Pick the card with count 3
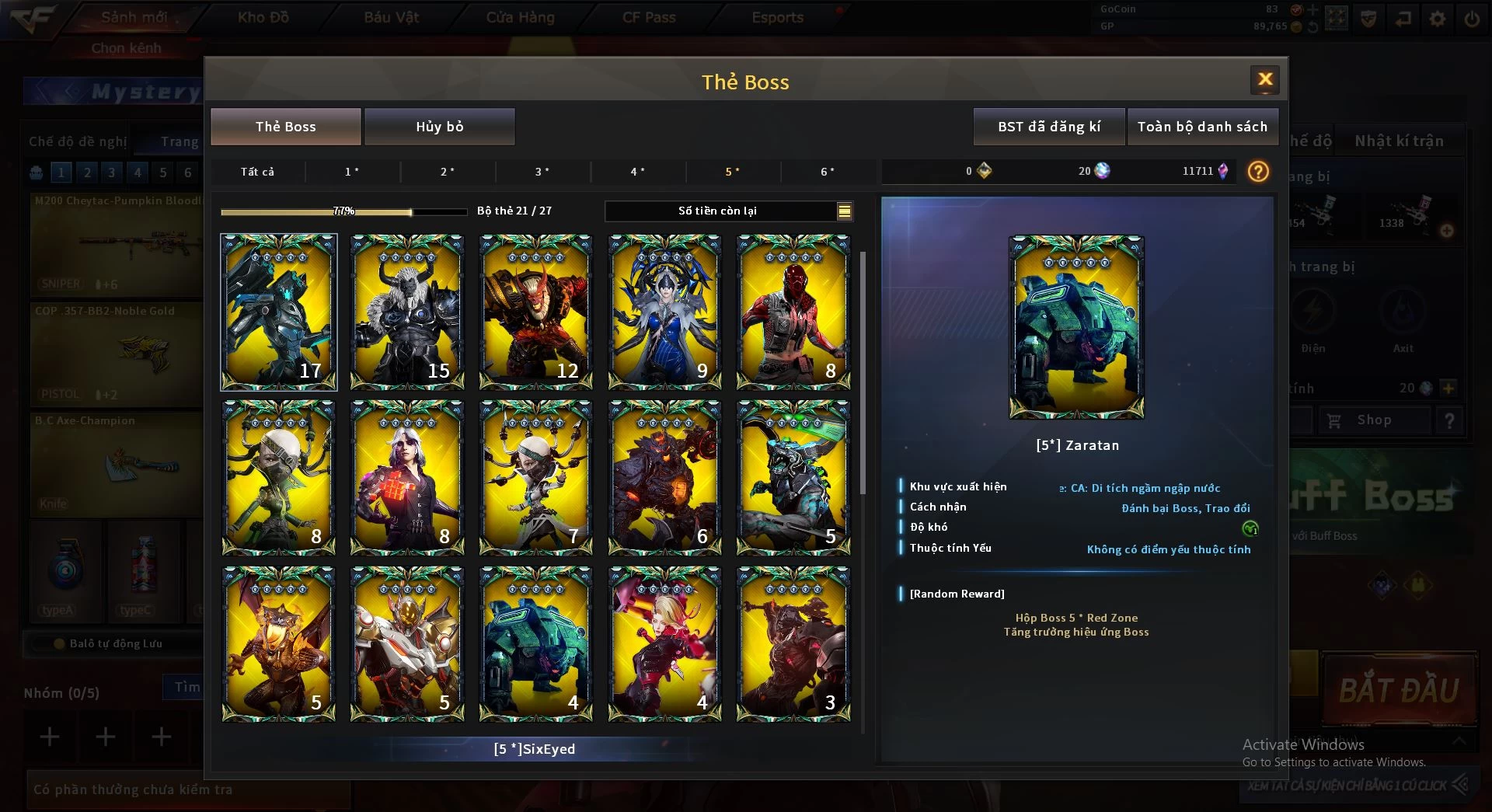Viewport: 1492px width, 812px height. (793, 643)
